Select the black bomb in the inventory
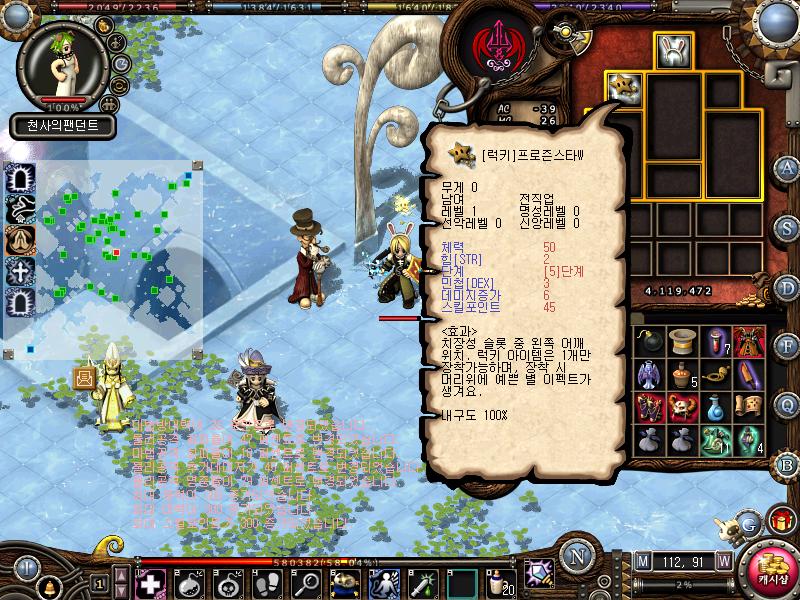800x600 pixels. click(x=650, y=343)
